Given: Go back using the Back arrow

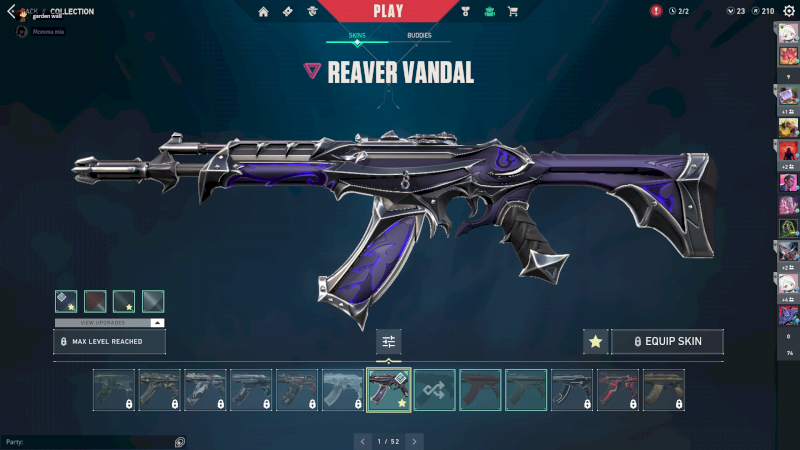Looking at the screenshot, I should click(x=12, y=11).
